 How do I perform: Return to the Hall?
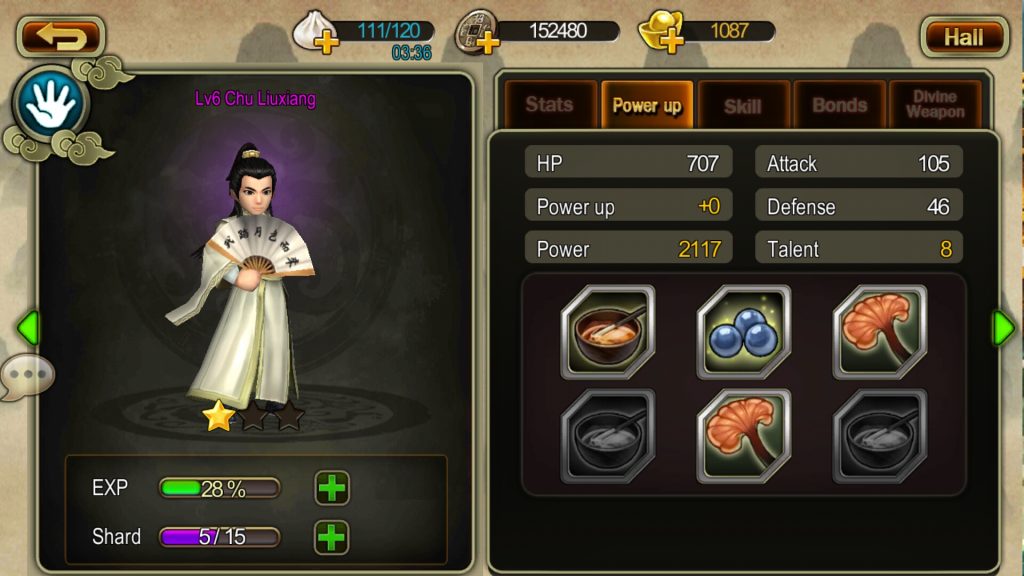coord(963,37)
